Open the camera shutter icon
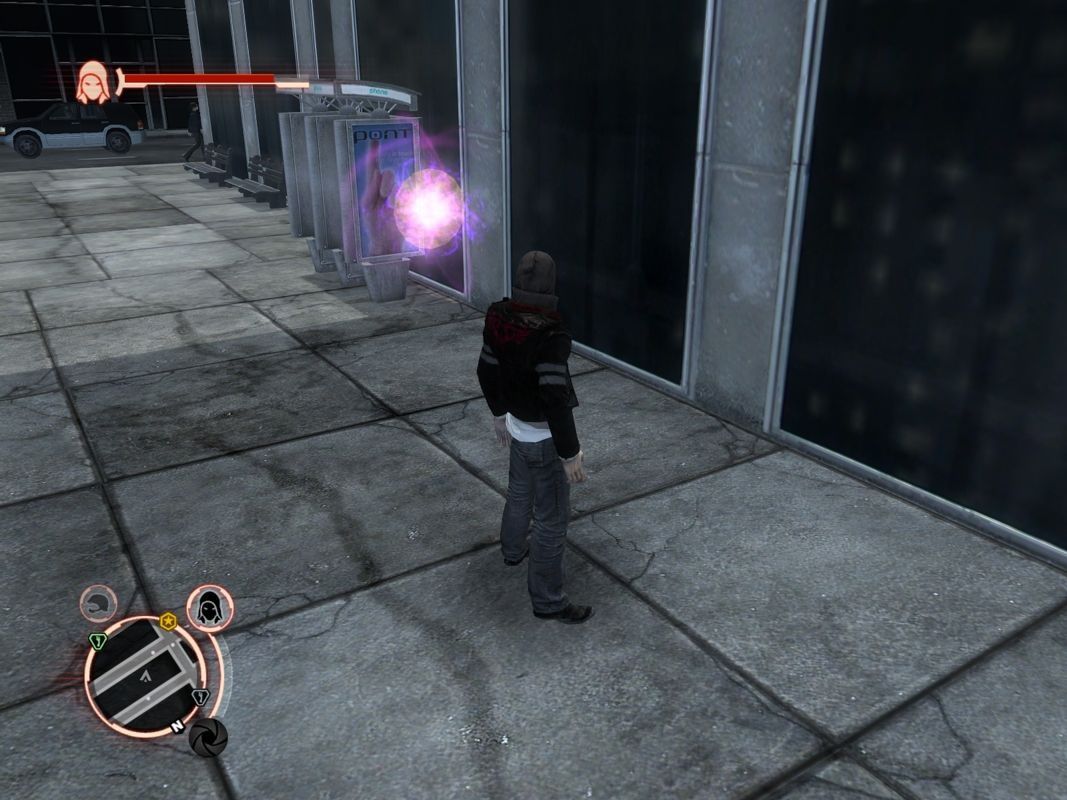 (x=208, y=737)
